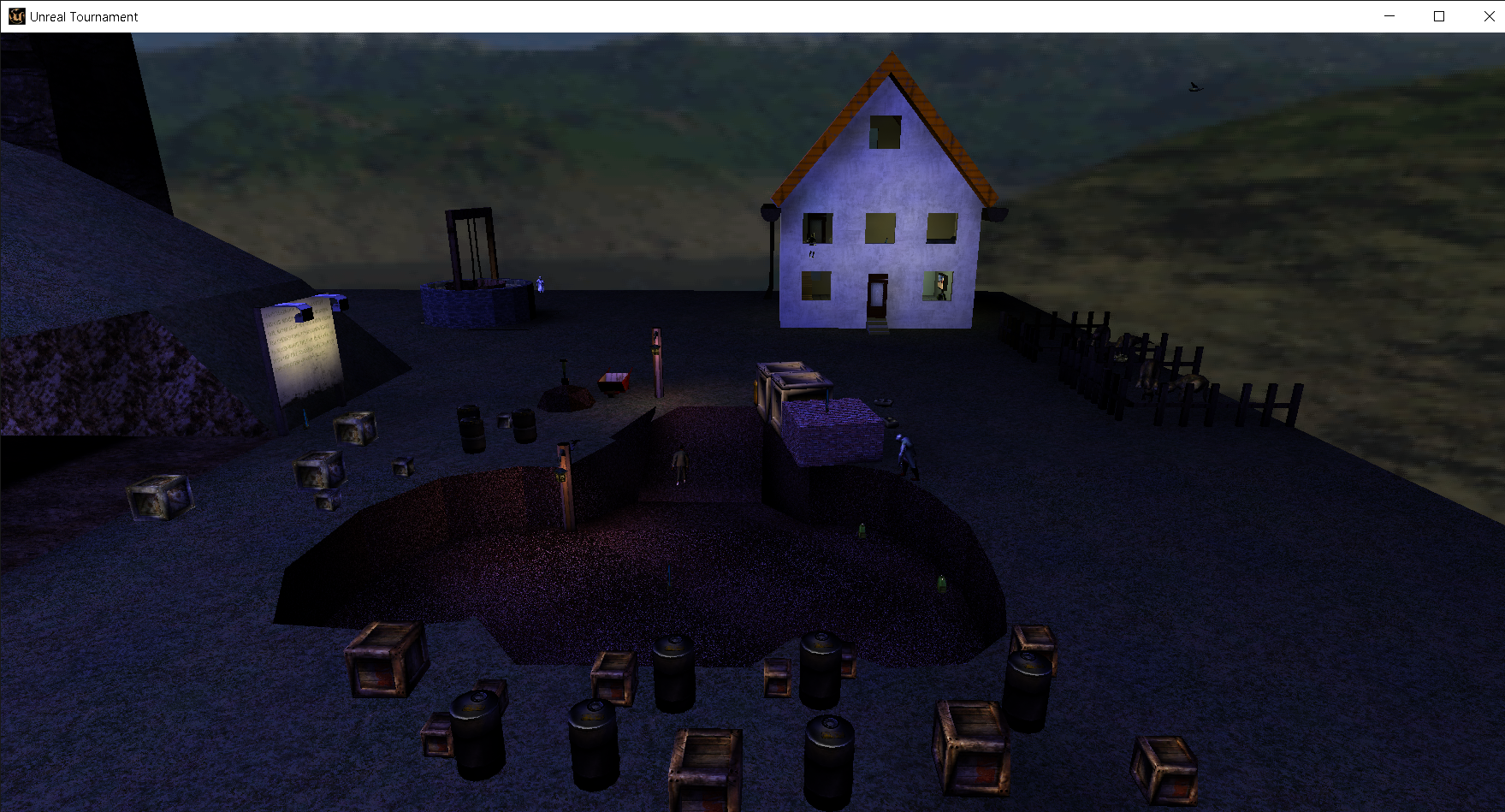Click the Unreal Tournament title bar text
Screen dimensions: 1505x812
[x=82, y=15]
